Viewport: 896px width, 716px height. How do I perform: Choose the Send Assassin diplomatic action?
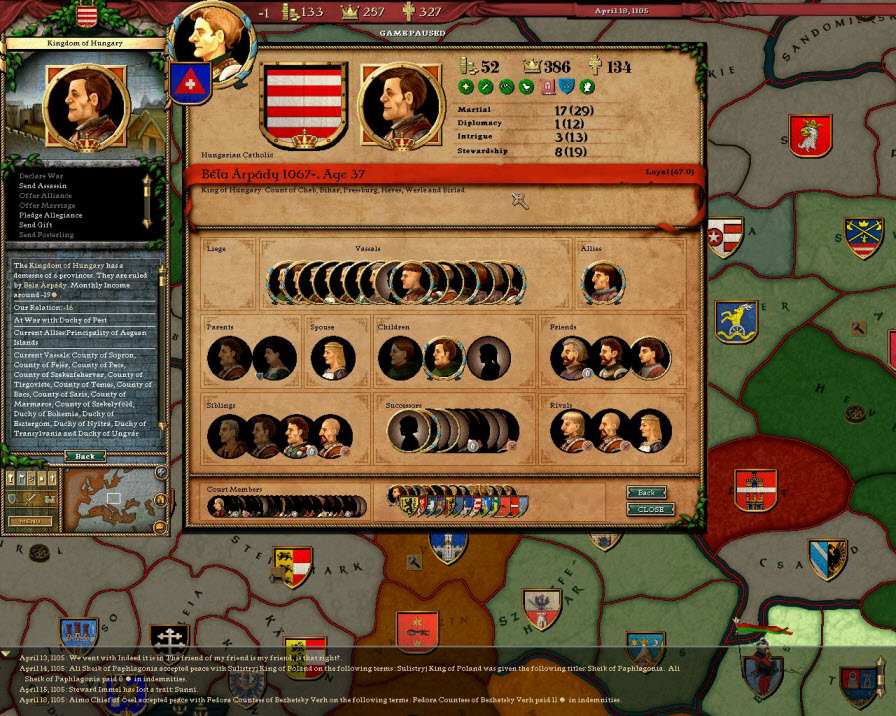point(42,186)
